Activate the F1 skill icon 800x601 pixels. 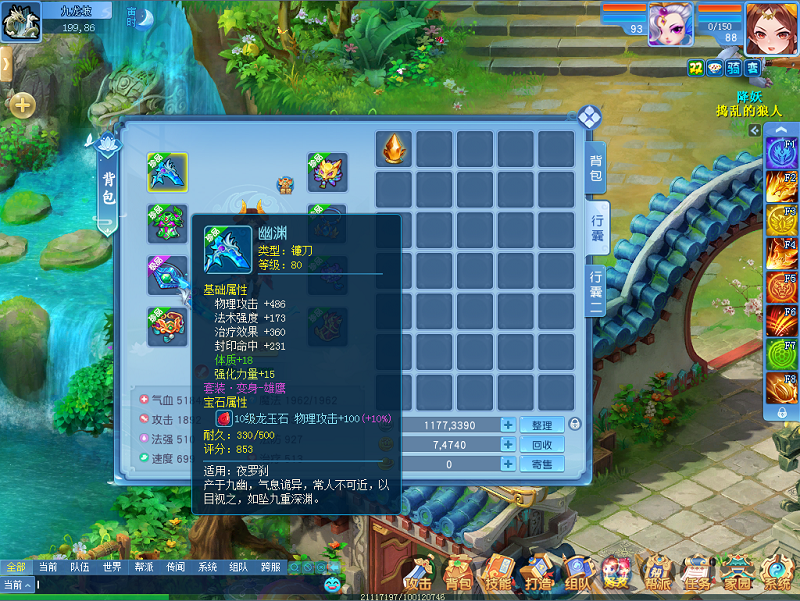[780, 153]
